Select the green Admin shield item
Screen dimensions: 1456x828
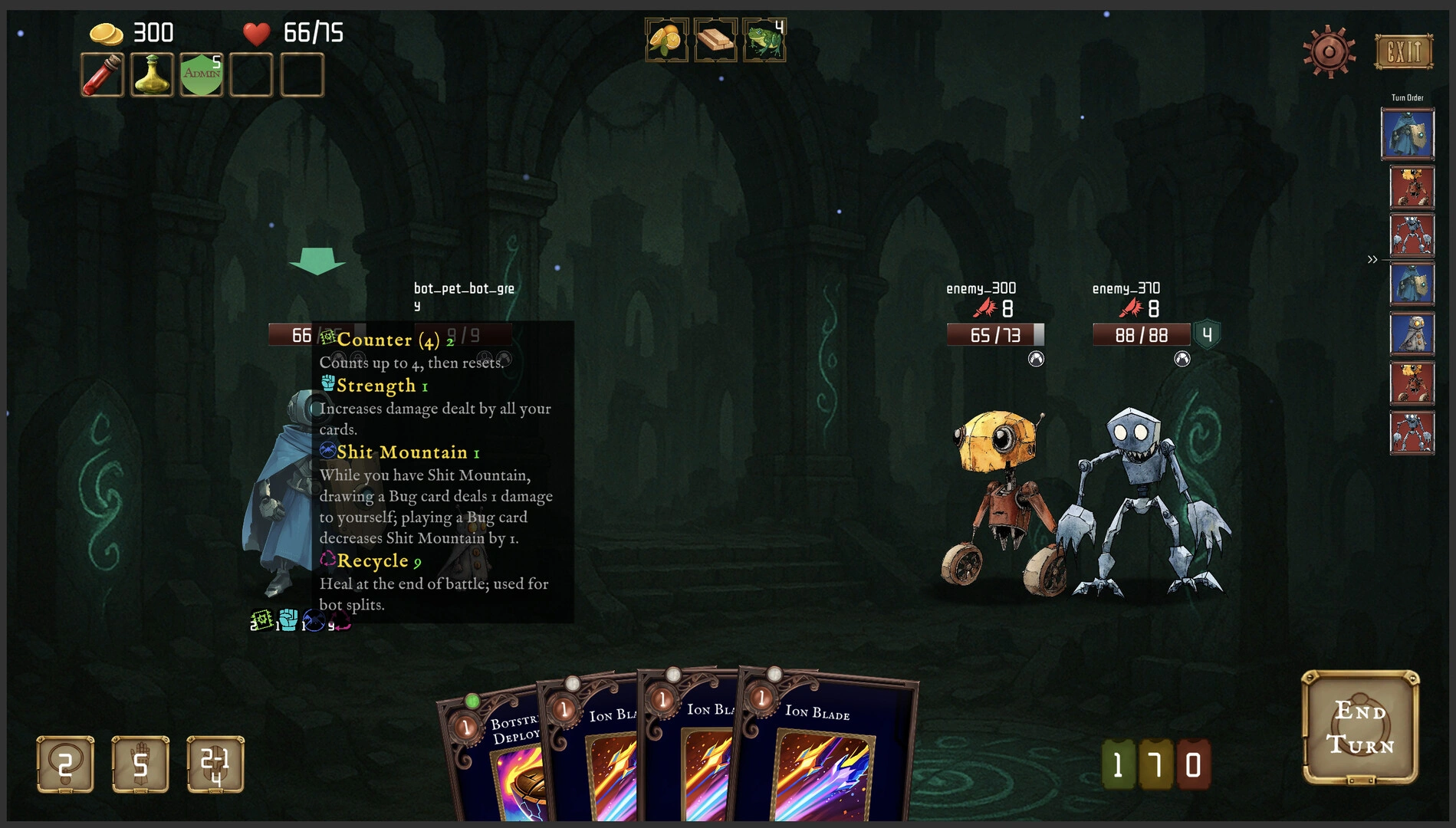click(202, 75)
